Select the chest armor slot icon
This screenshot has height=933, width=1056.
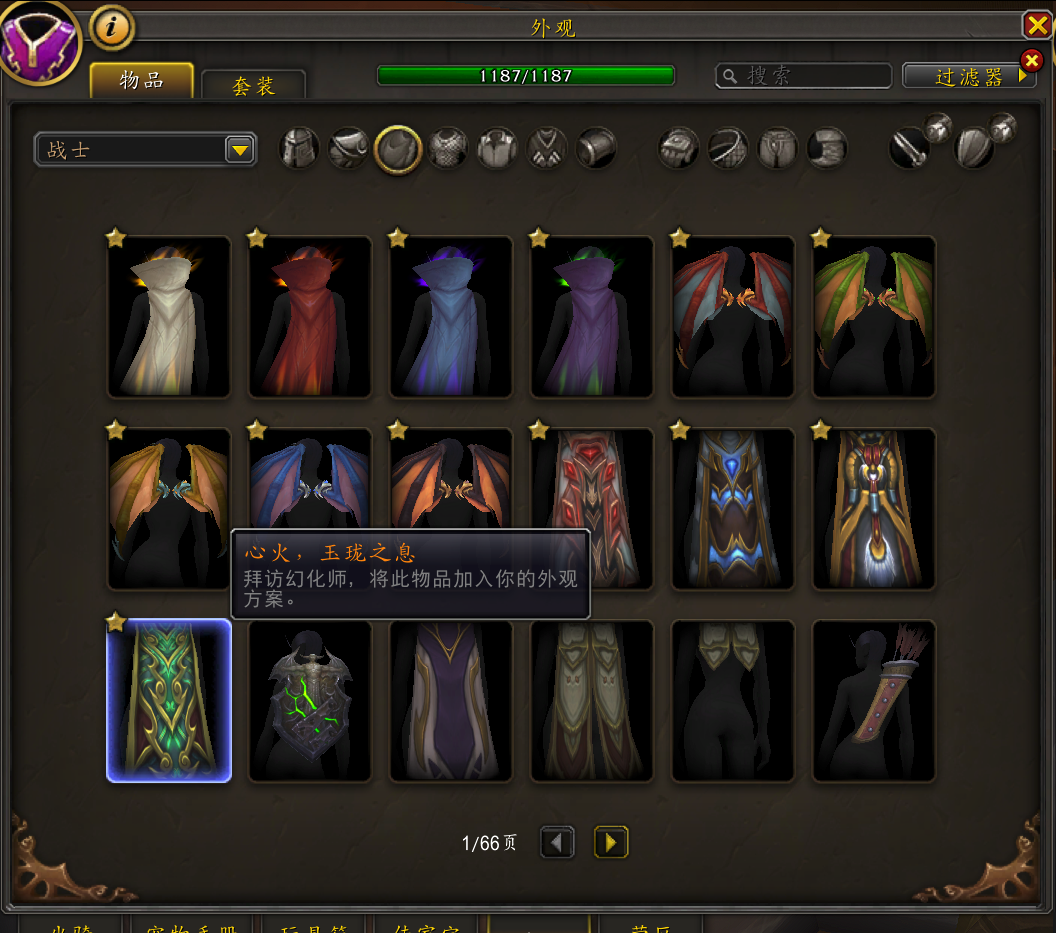448,149
